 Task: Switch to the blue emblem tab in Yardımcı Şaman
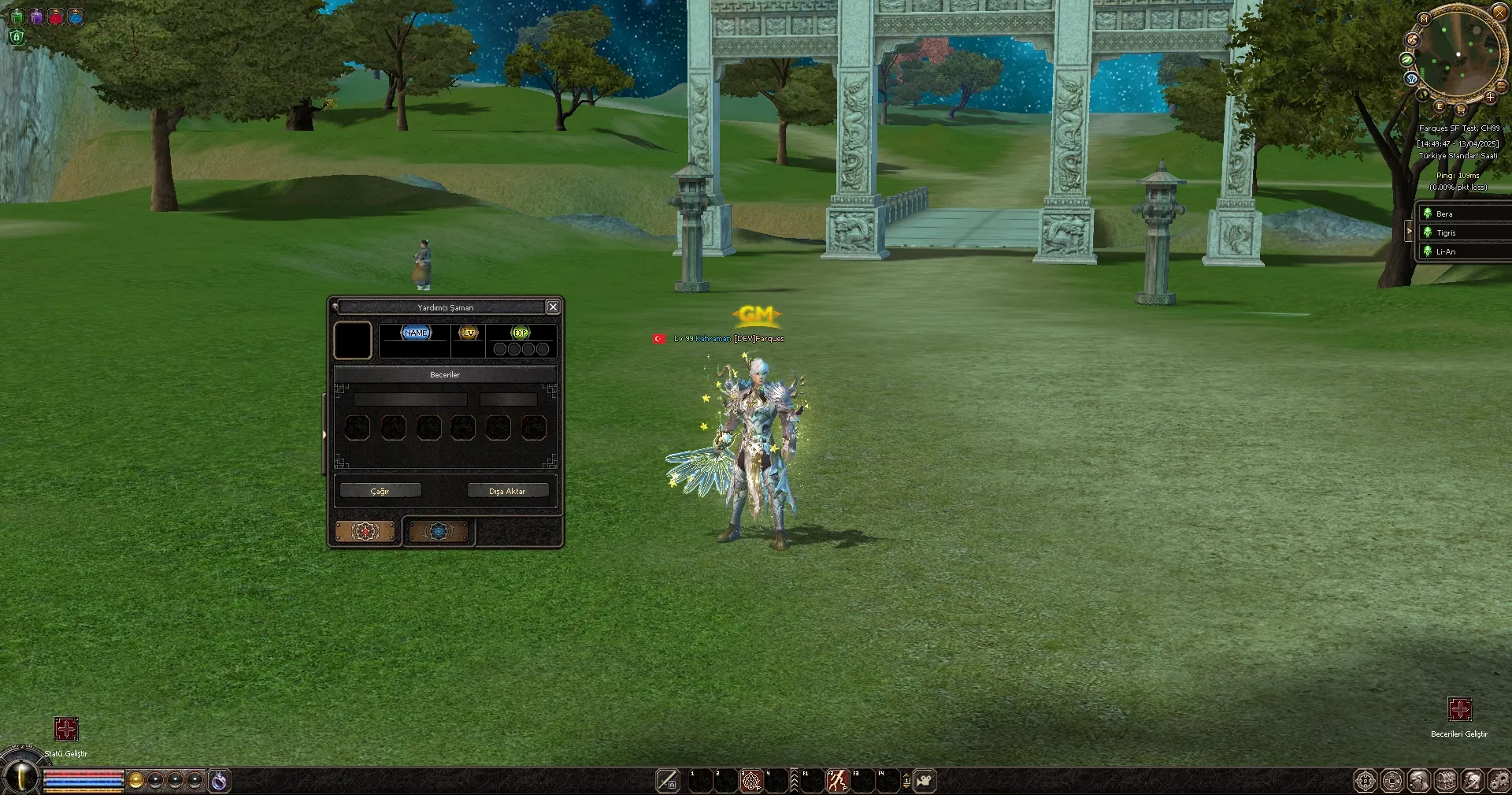click(439, 532)
